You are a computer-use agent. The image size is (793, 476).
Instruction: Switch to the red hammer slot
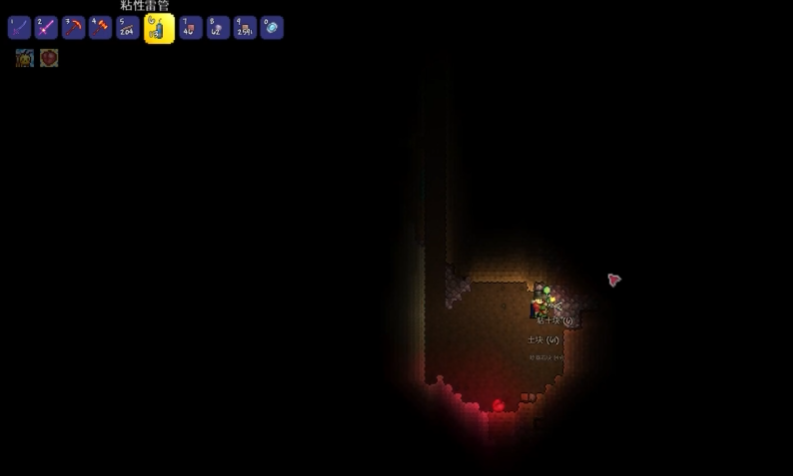tap(100, 28)
